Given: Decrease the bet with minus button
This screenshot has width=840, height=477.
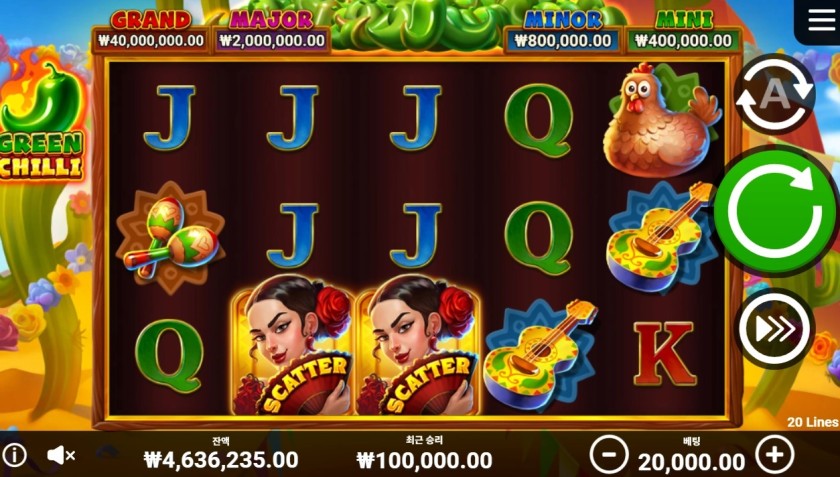Looking at the screenshot, I should 609,455.
